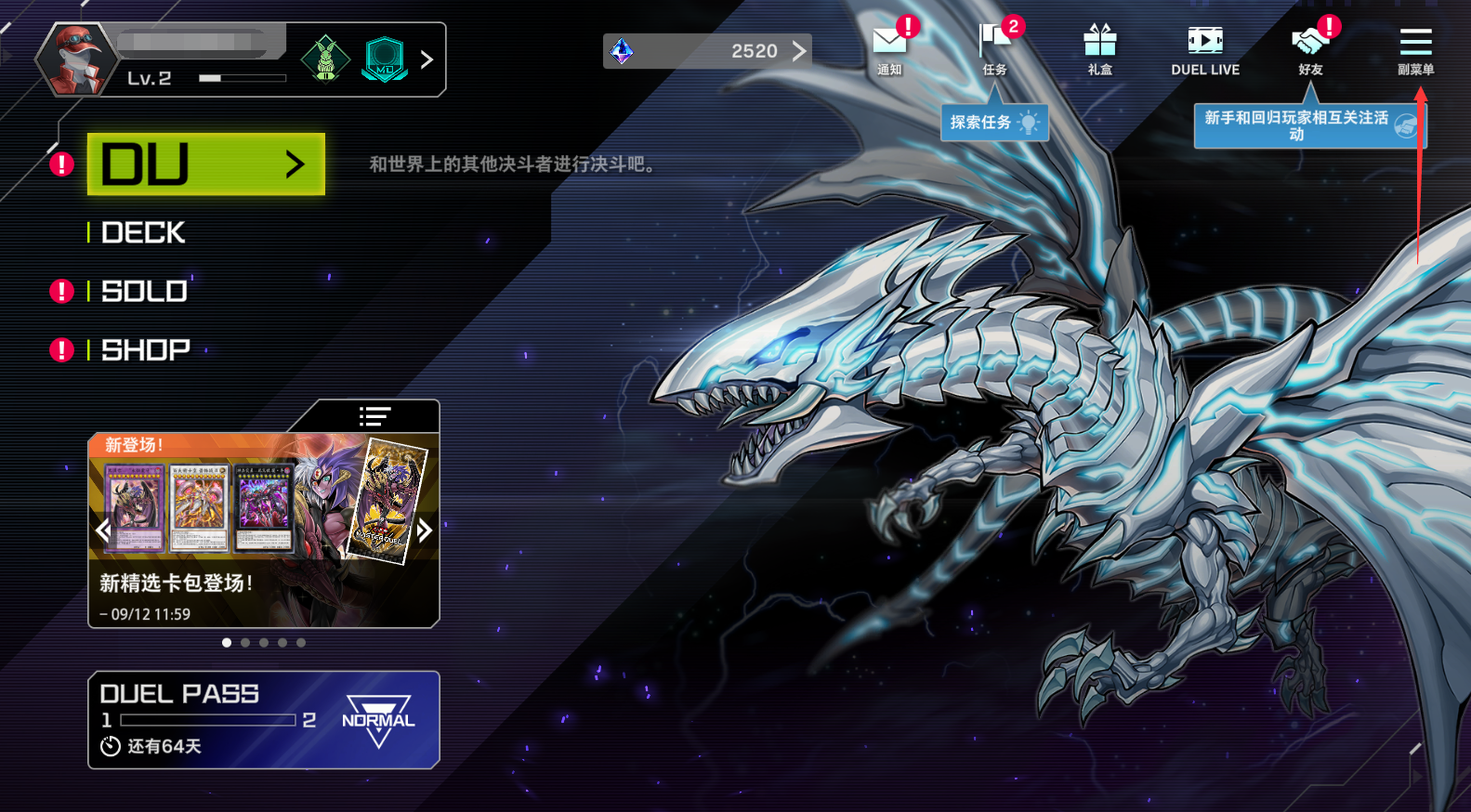The height and width of the screenshot is (812, 1471).
Task: Open the player profile avatar
Action: (x=76, y=59)
